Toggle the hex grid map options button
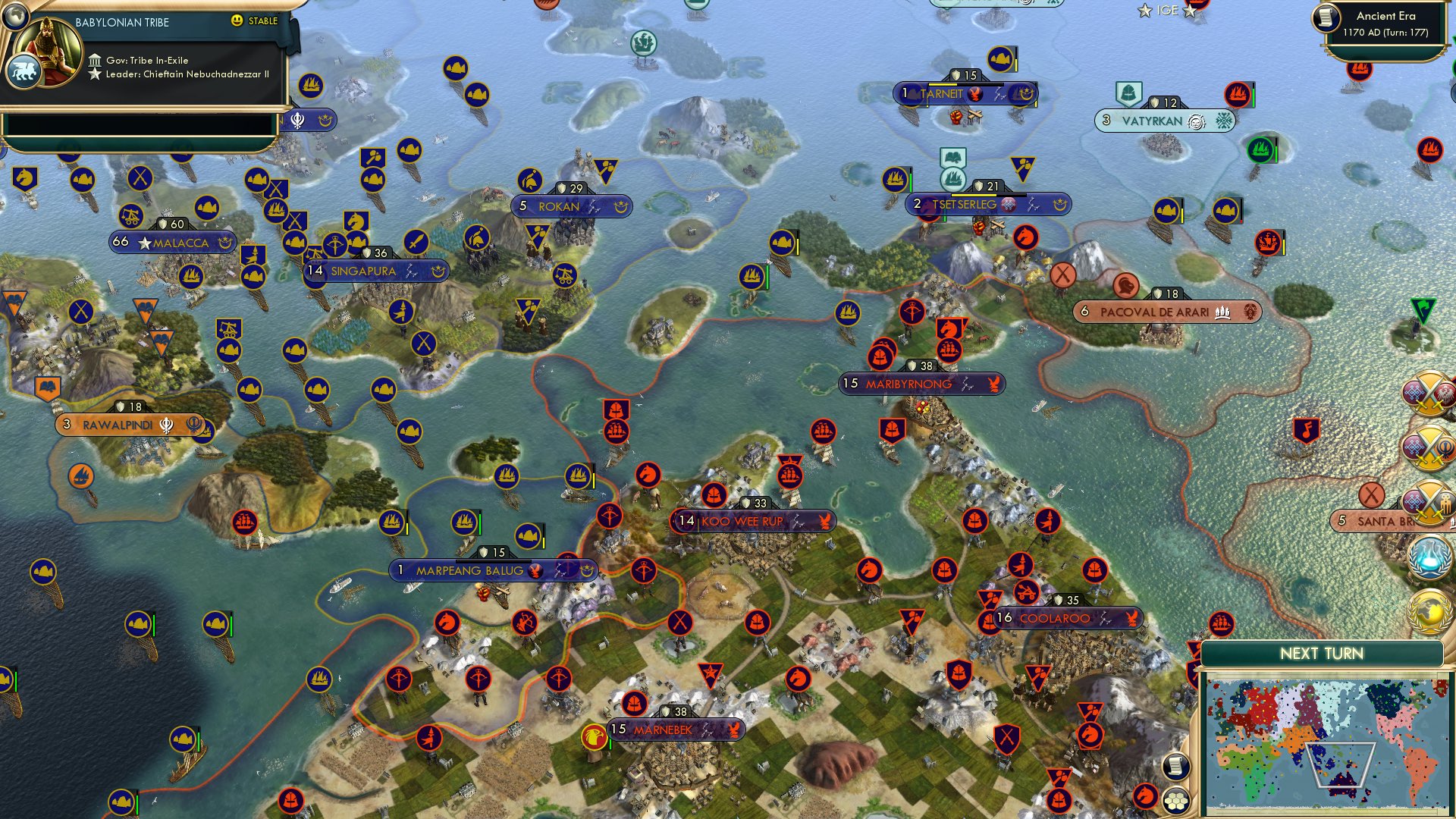Viewport: 1456px width, 819px height. coord(1175,801)
